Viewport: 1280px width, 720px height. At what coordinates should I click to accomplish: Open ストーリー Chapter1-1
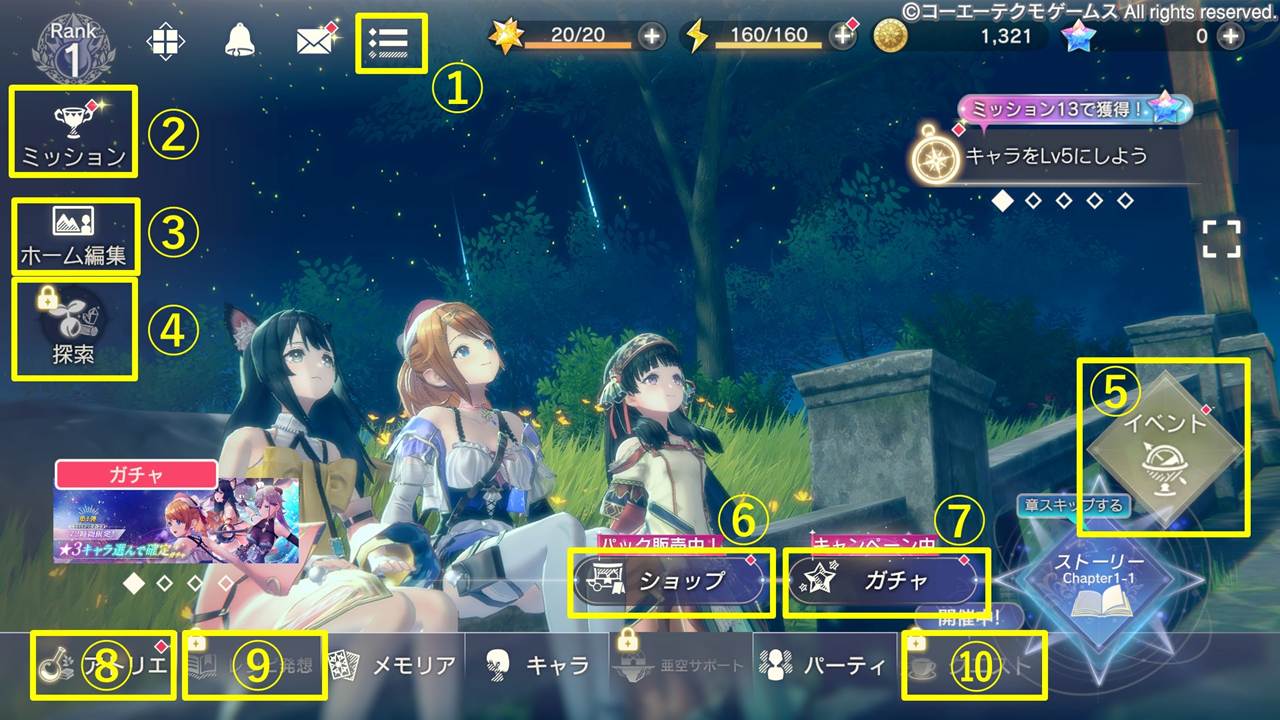(1098, 582)
